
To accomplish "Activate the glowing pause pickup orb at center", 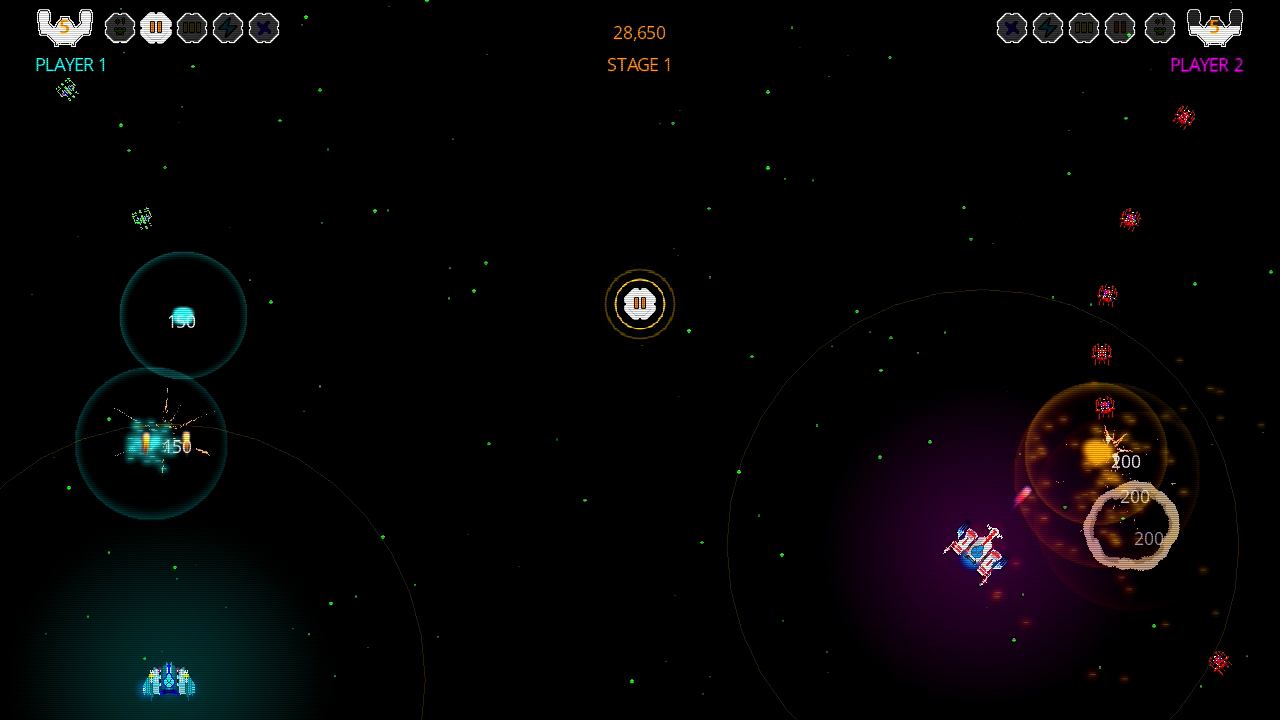I will [639, 304].
